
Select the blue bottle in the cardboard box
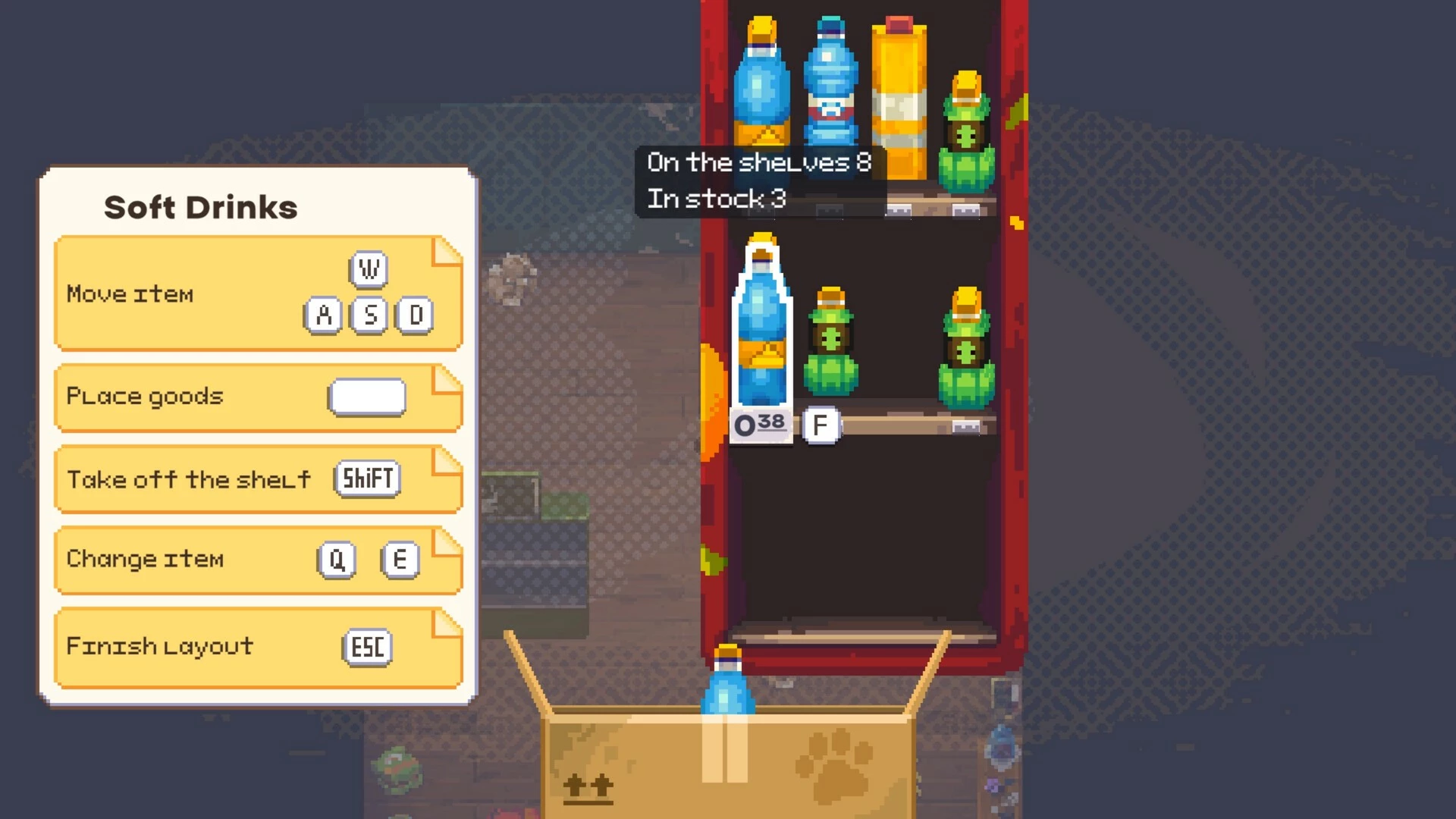coord(727,682)
